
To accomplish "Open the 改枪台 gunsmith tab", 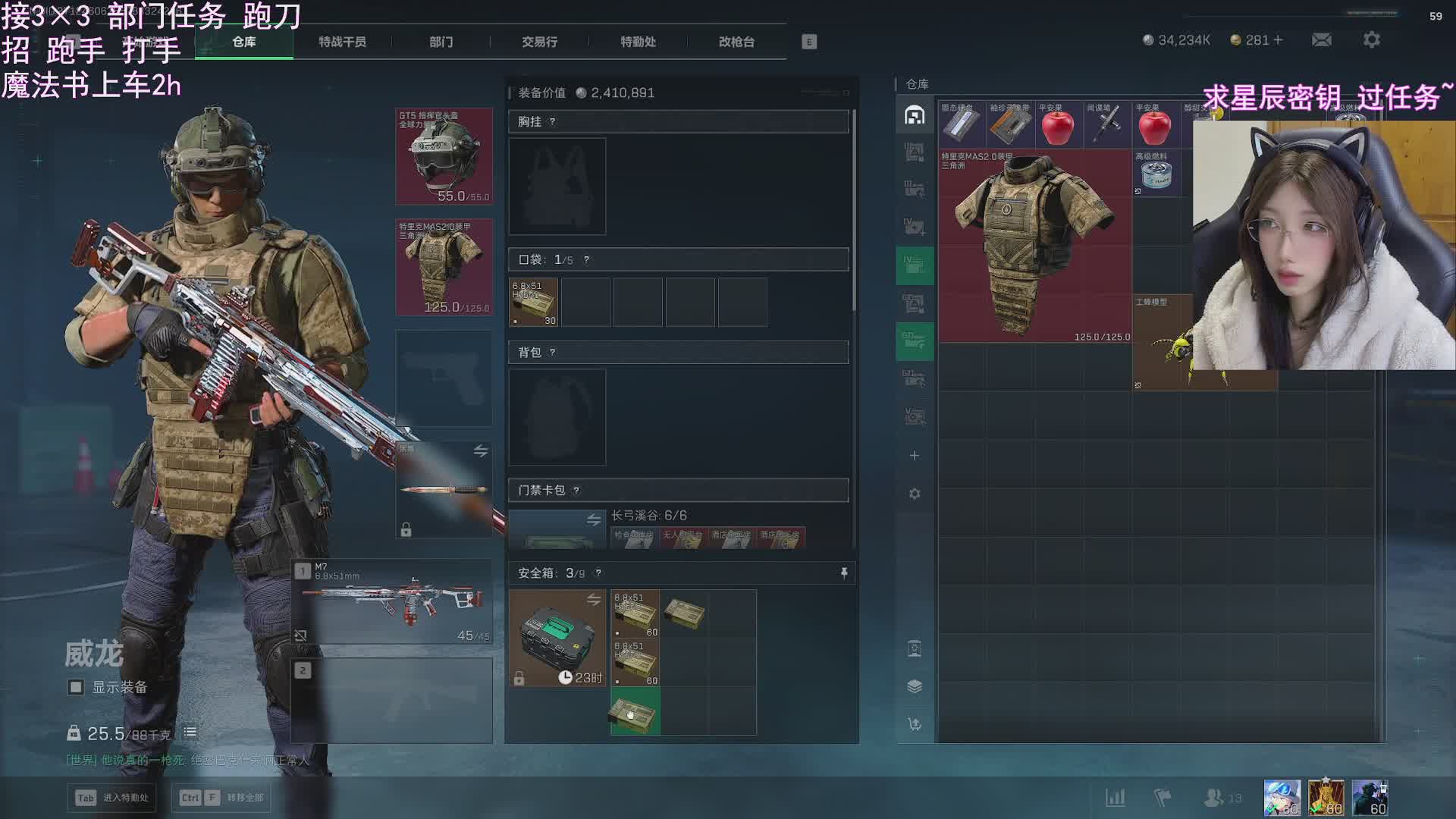I will pyautogui.click(x=736, y=42).
